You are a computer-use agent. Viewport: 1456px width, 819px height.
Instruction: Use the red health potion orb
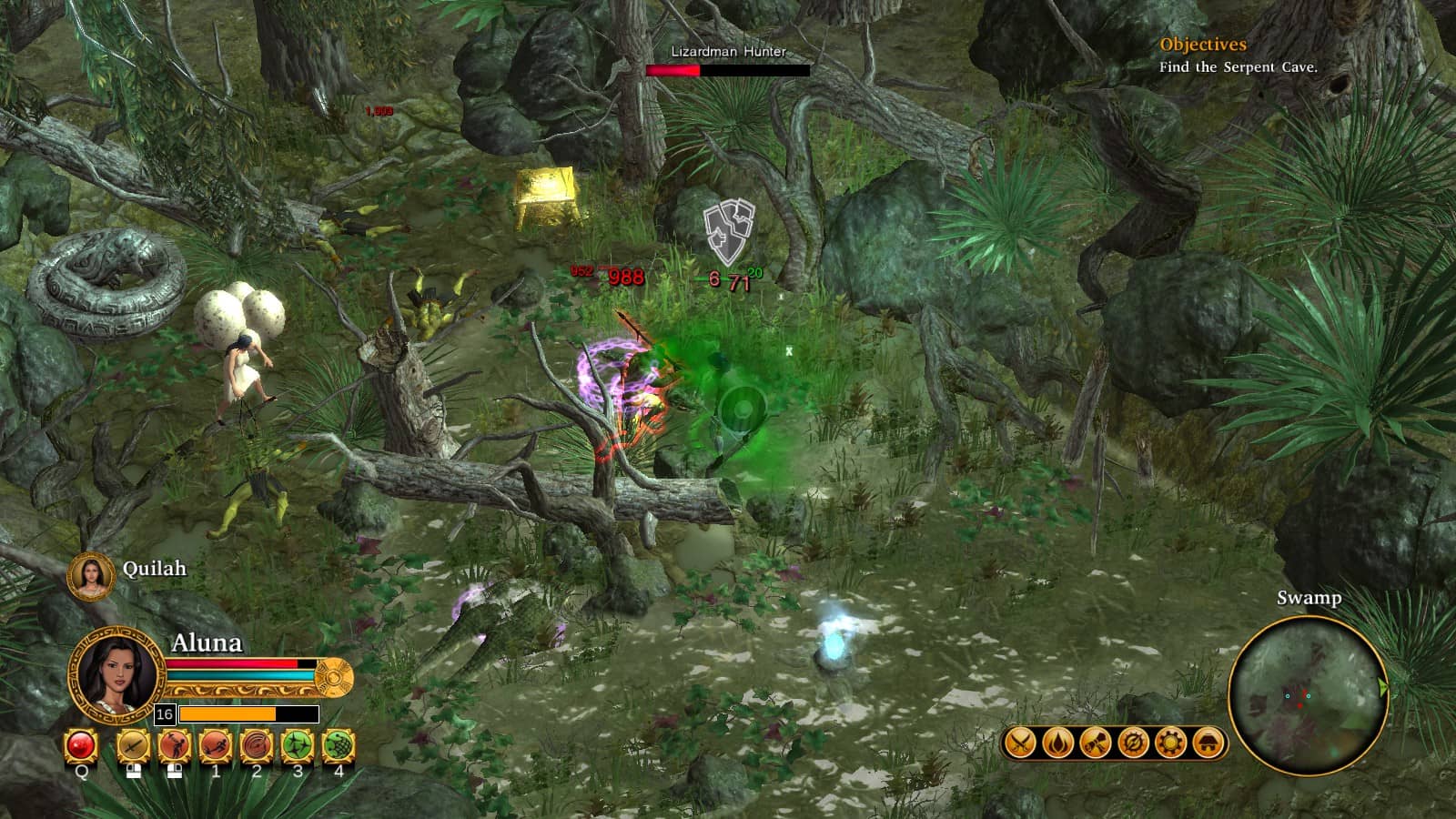81,746
